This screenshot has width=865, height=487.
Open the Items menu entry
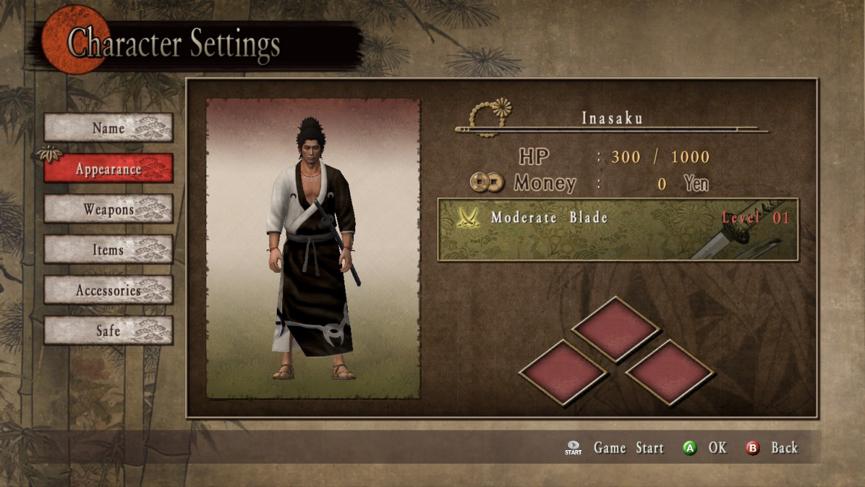pos(108,249)
